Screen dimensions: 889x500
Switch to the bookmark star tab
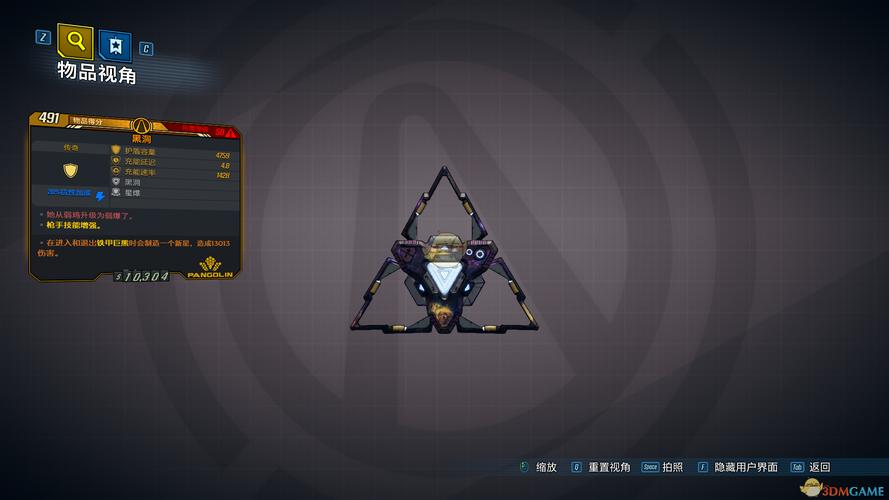[x=116, y=45]
